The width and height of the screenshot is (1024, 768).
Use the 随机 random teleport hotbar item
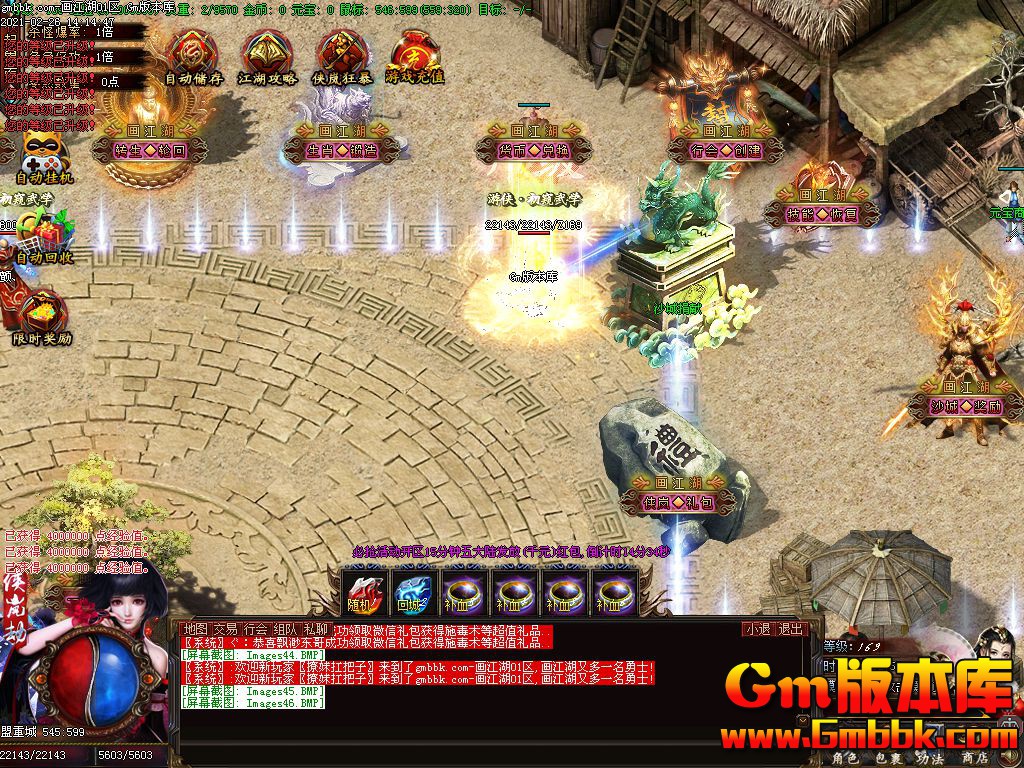(362, 590)
